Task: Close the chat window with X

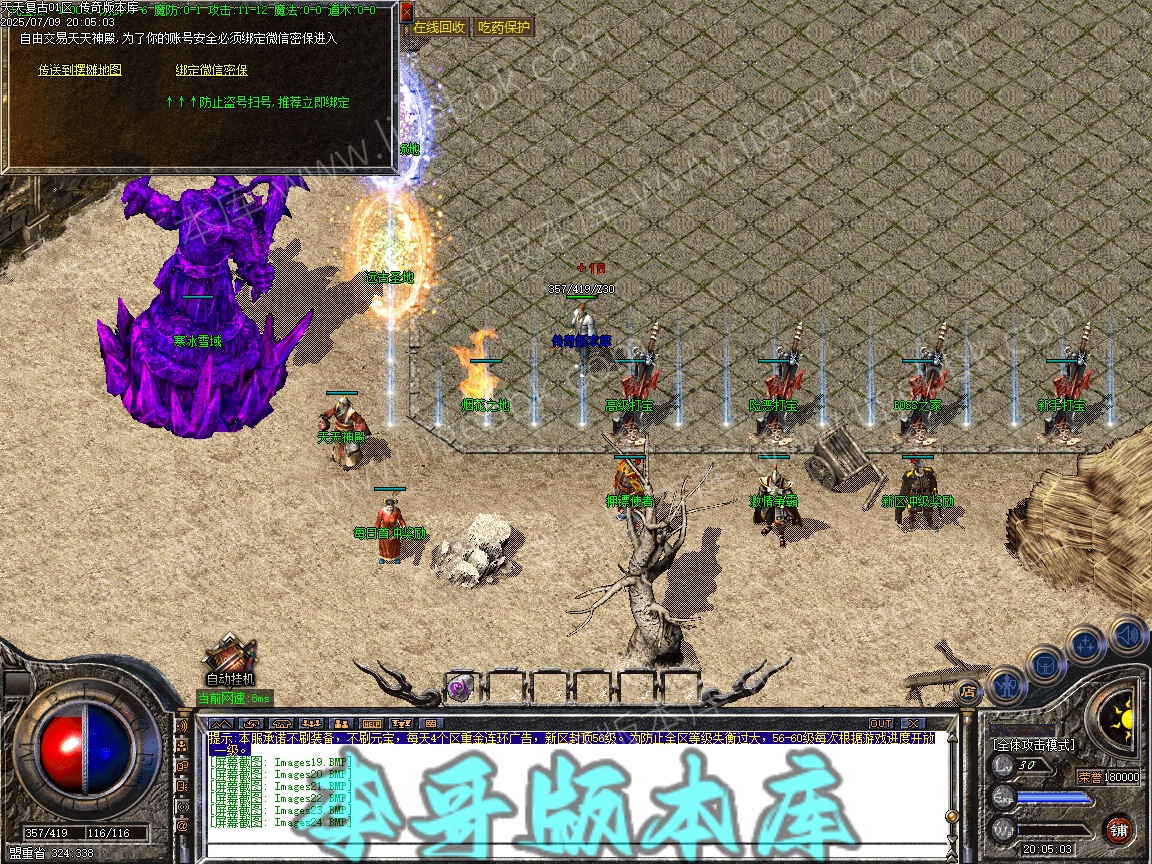Action: pyautogui.click(x=911, y=723)
